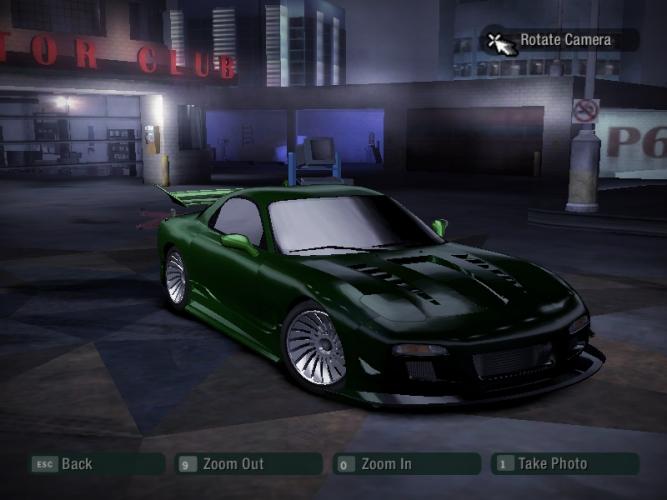Screen dimensions: 667x500
Task: Zoom Out the camera view
Action: click(248, 464)
